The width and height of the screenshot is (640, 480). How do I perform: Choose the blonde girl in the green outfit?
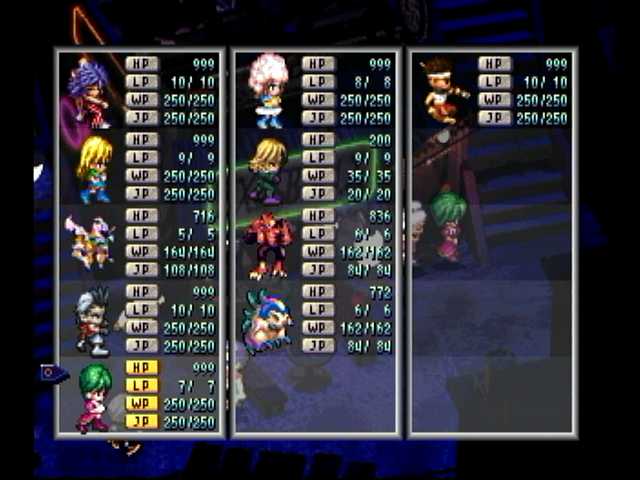[95, 168]
